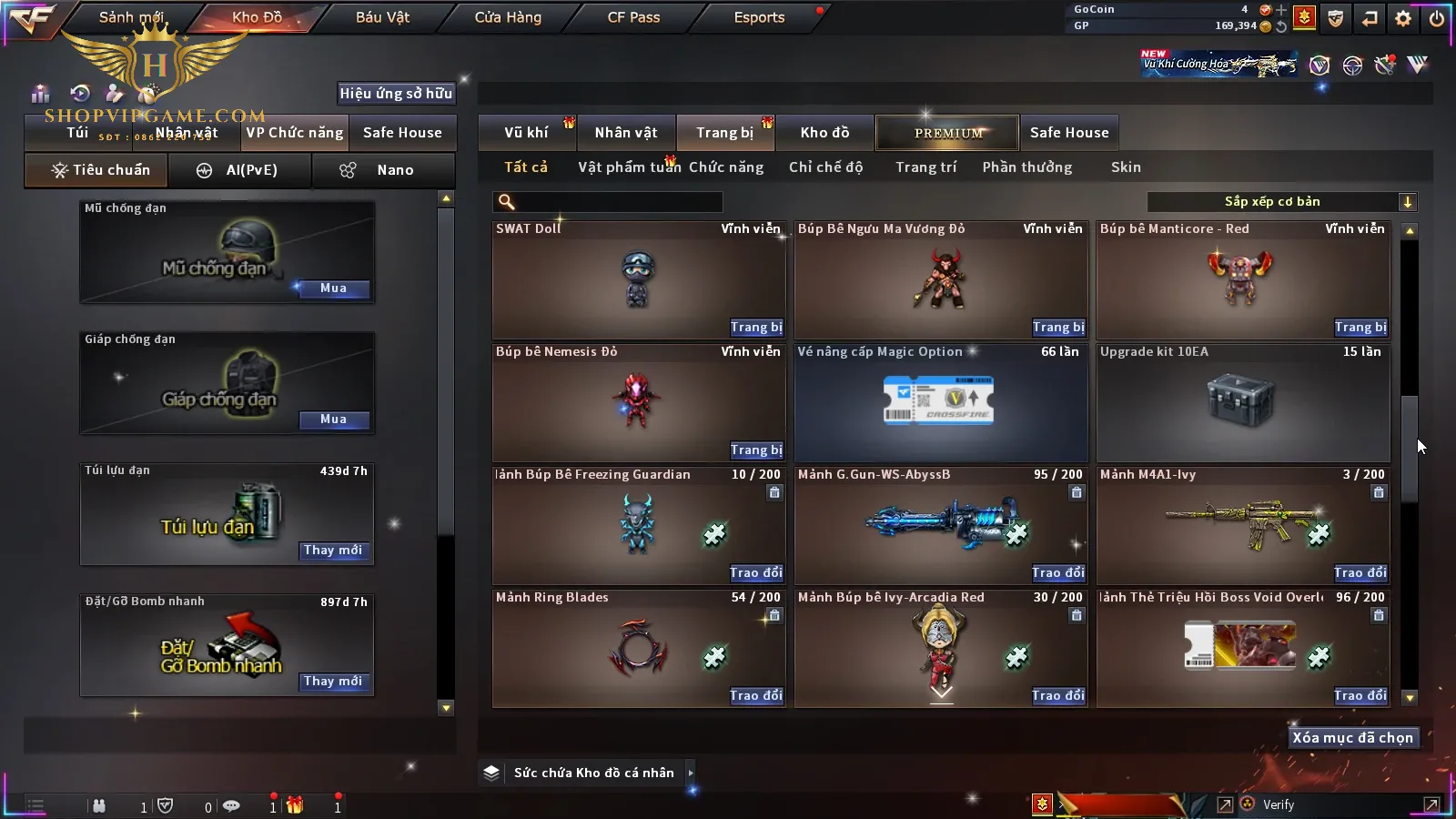The height and width of the screenshot is (819, 1456).
Task: Open the Sắp xếp cơ bản sort dropdown
Action: point(1282,202)
